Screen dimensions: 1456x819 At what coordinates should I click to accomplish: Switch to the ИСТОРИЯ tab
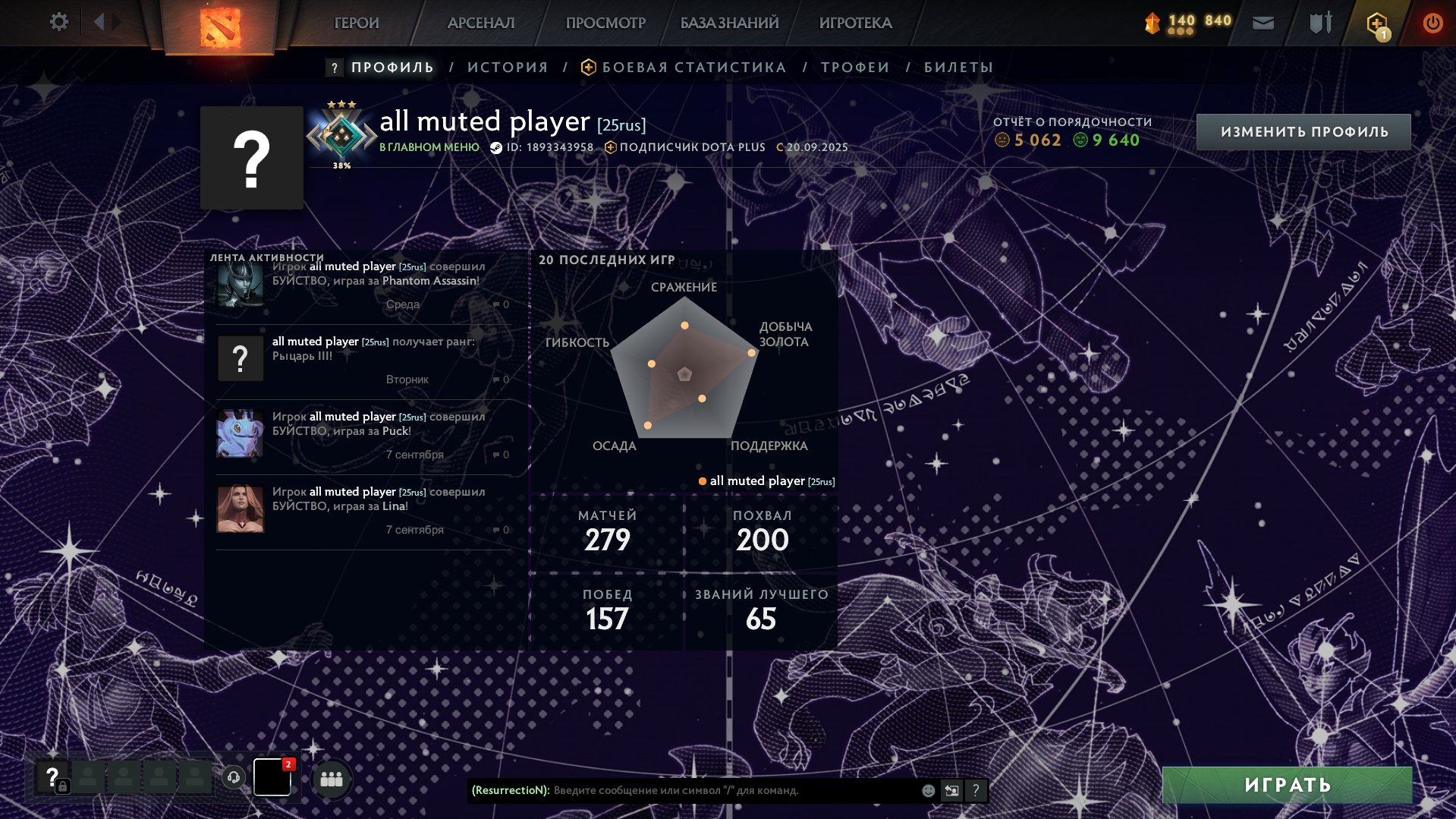click(x=508, y=67)
